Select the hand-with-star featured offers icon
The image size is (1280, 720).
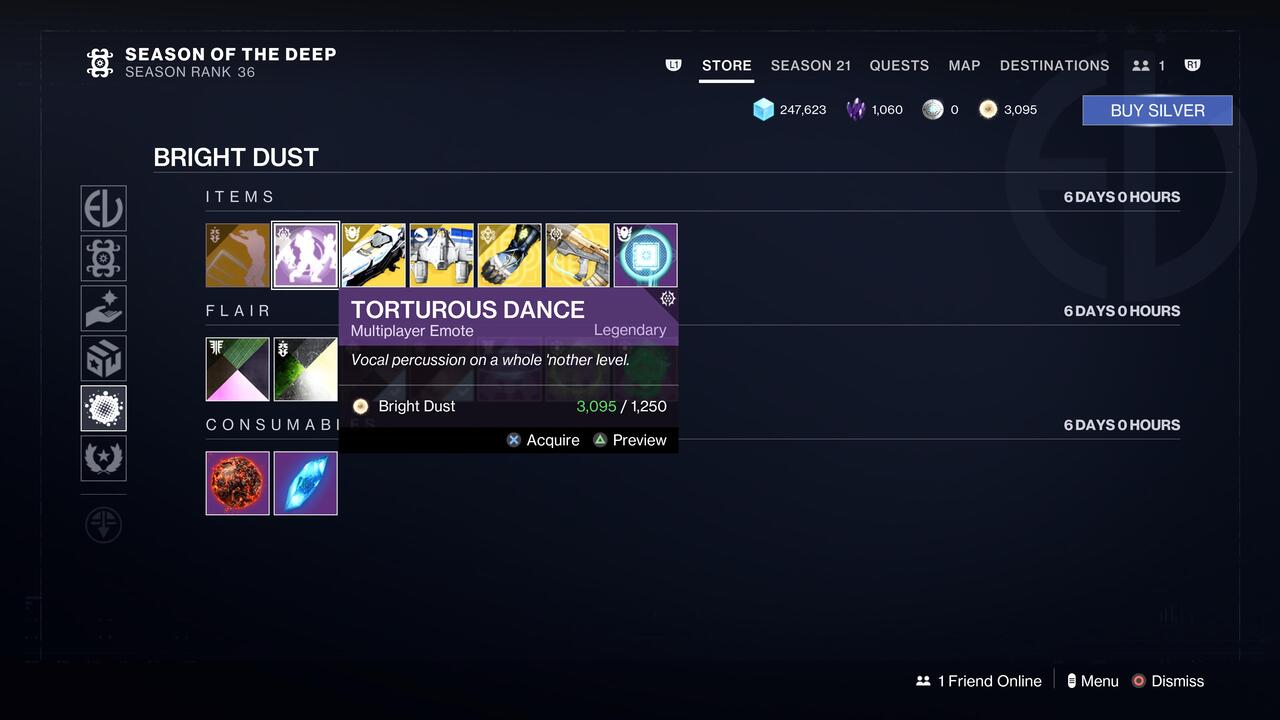pyautogui.click(x=104, y=308)
